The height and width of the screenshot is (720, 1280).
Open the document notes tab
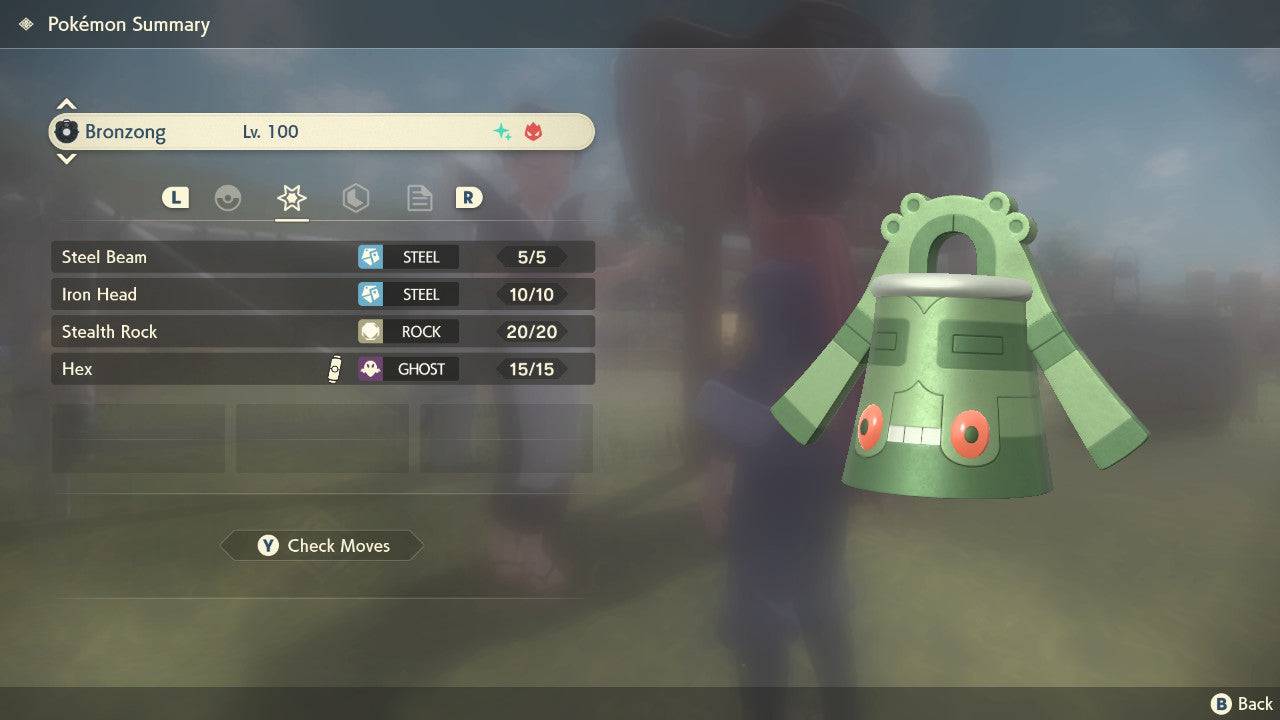point(419,198)
